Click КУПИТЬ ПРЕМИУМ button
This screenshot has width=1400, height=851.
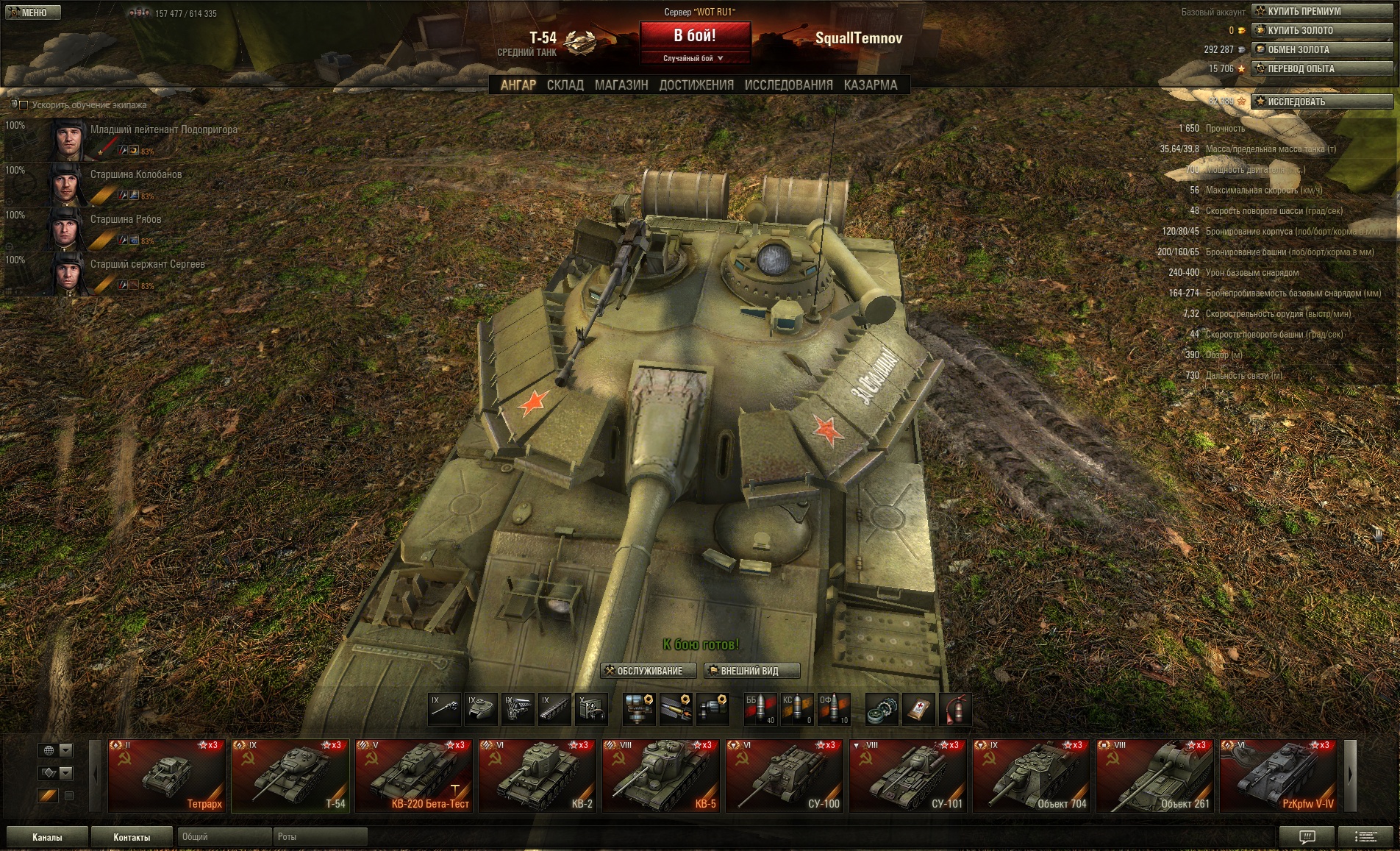tap(1322, 11)
